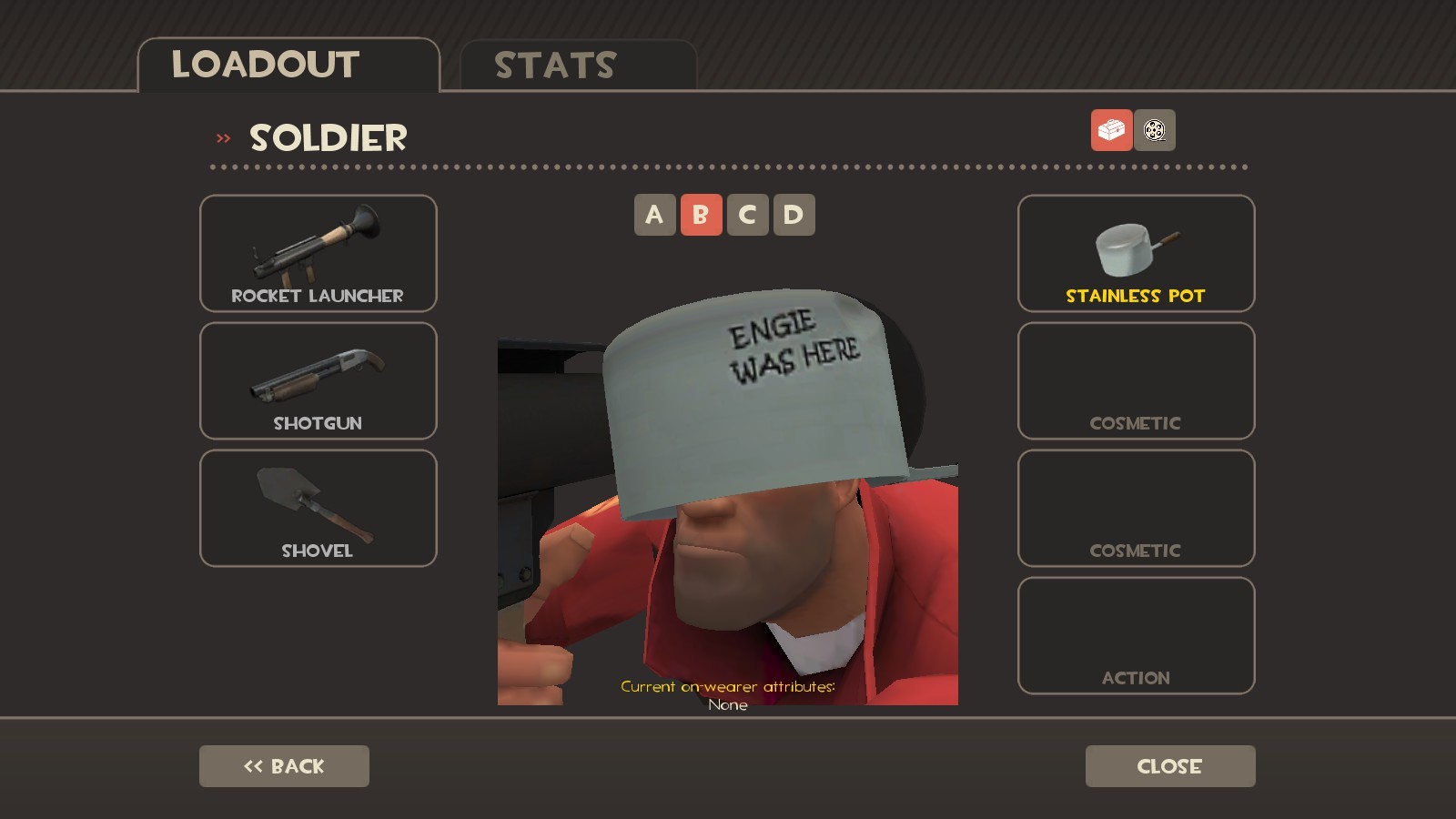
Task: Select the Shovel melee slot
Action: point(318,508)
